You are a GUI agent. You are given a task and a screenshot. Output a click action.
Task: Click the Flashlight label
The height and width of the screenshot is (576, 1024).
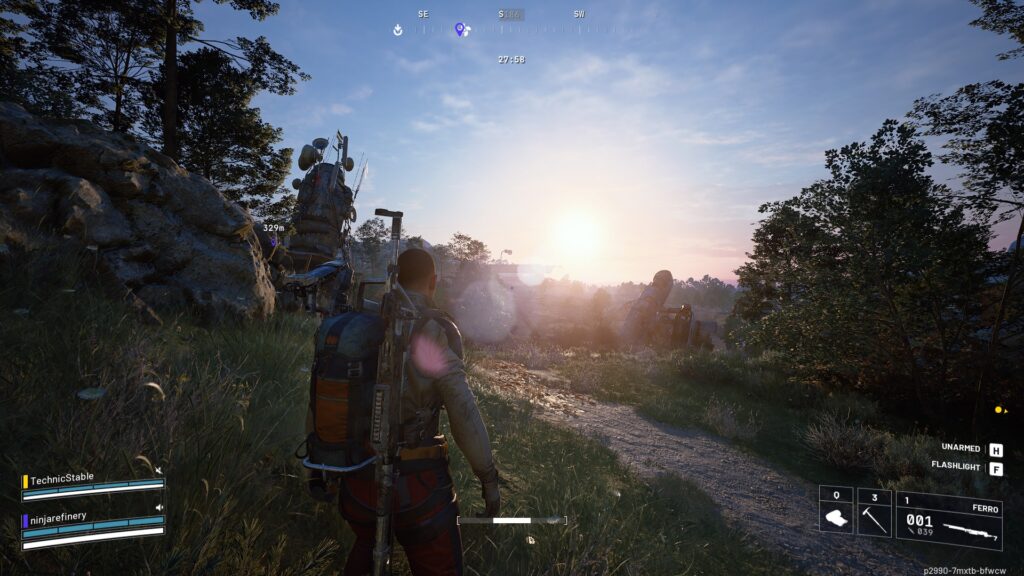tap(956, 466)
